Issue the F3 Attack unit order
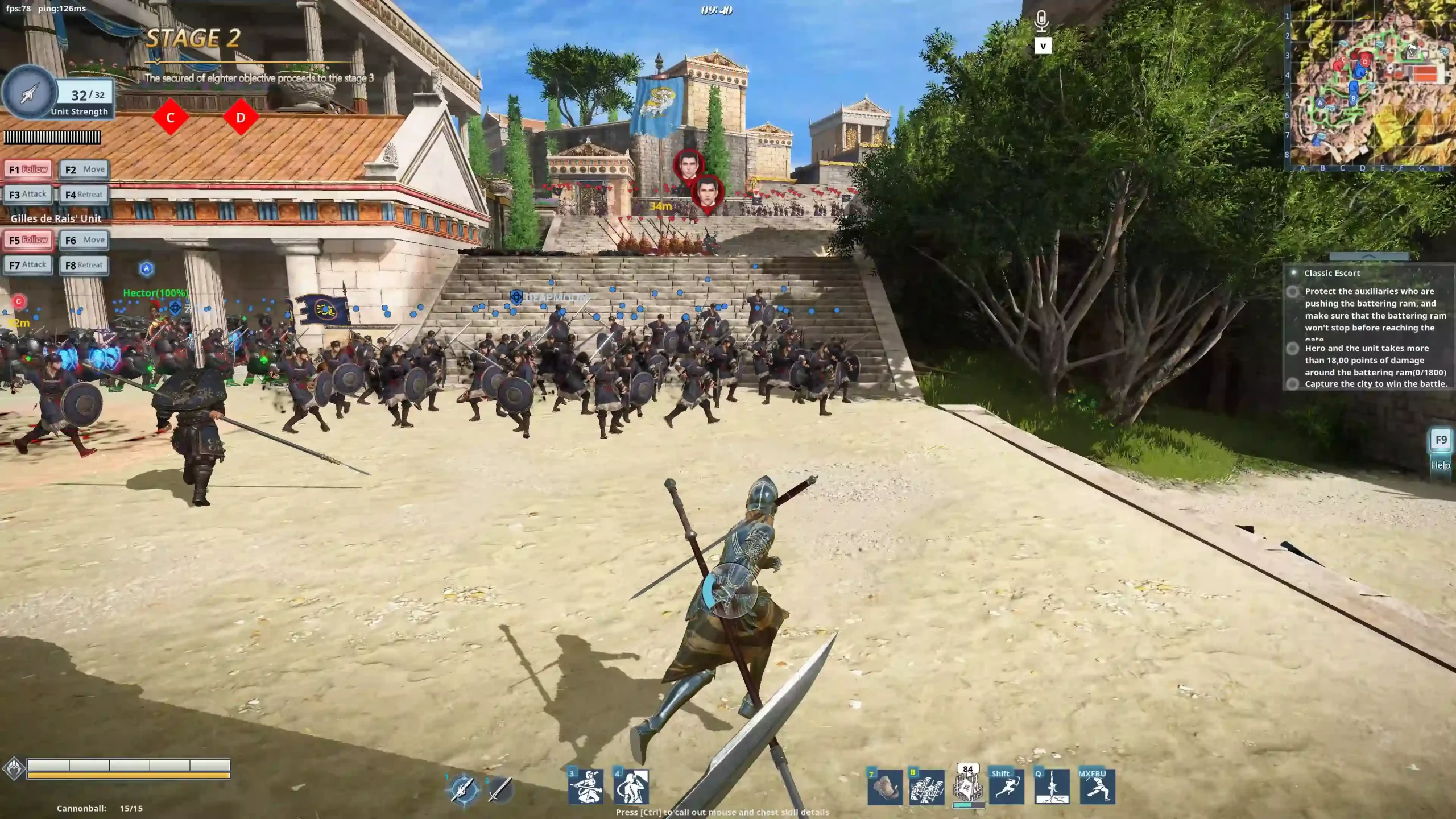The image size is (1456, 819). click(28, 195)
